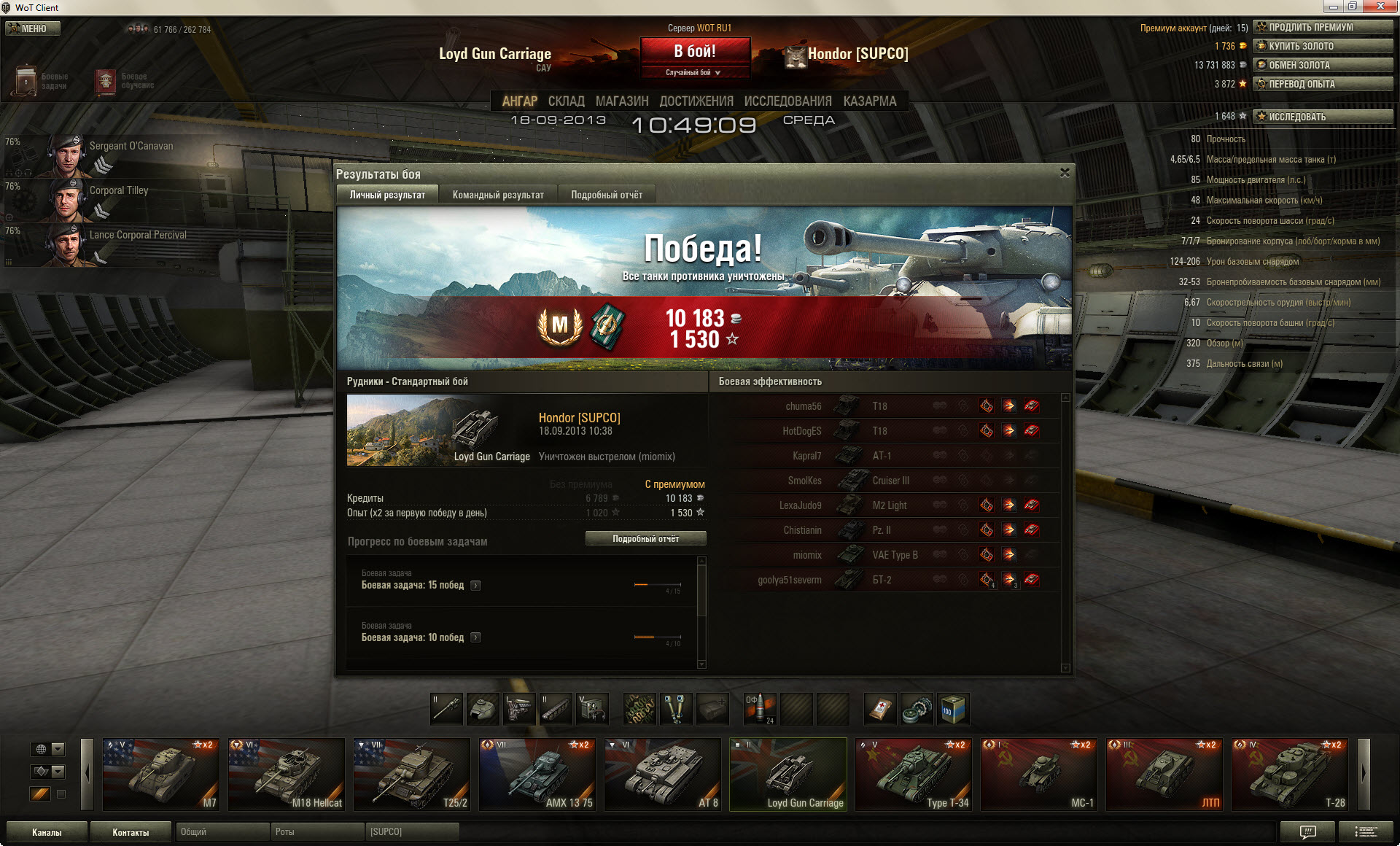Show the КАЗАРМА barracks section

pyautogui.click(x=869, y=101)
